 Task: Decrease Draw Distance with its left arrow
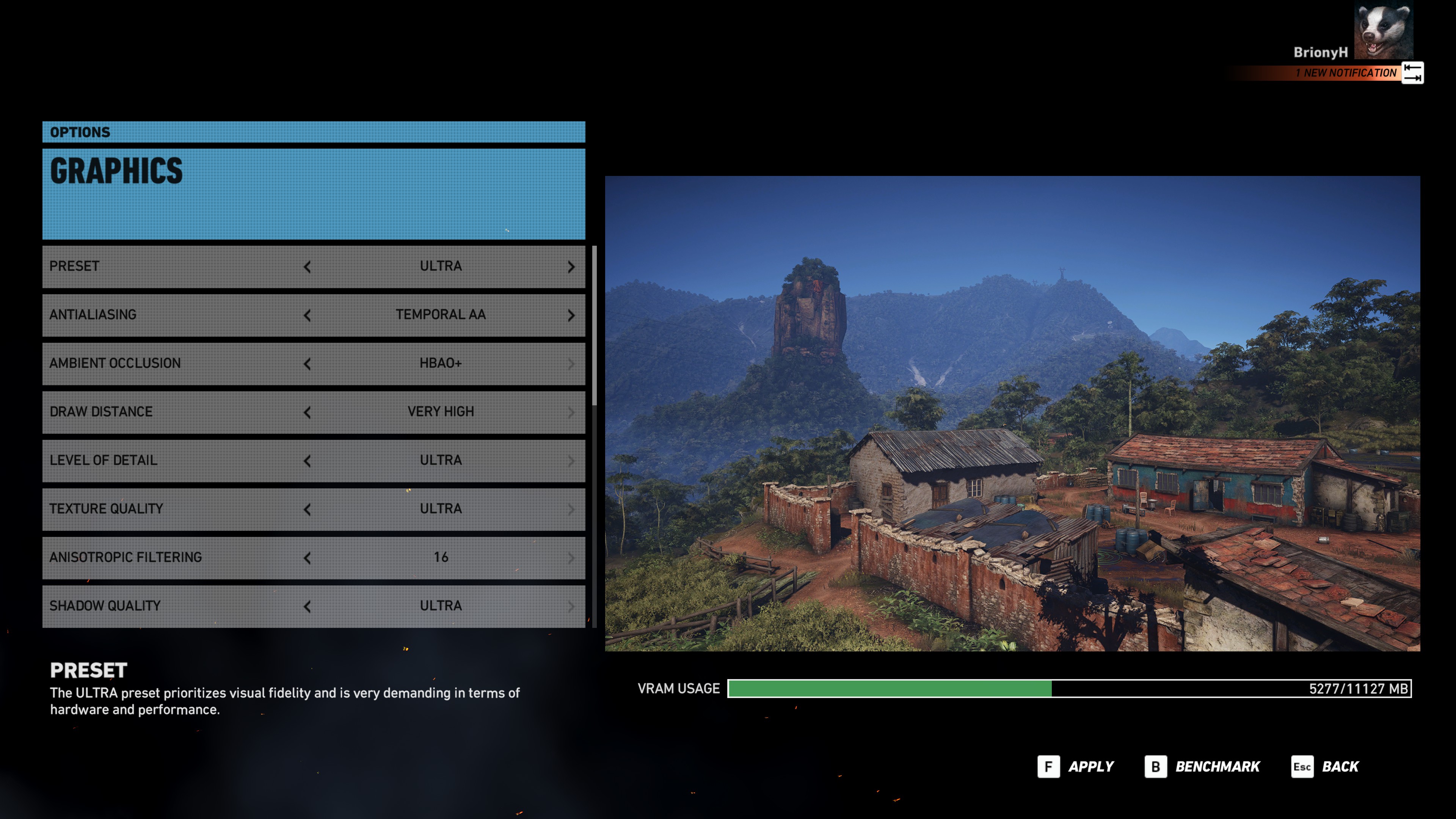[307, 413]
